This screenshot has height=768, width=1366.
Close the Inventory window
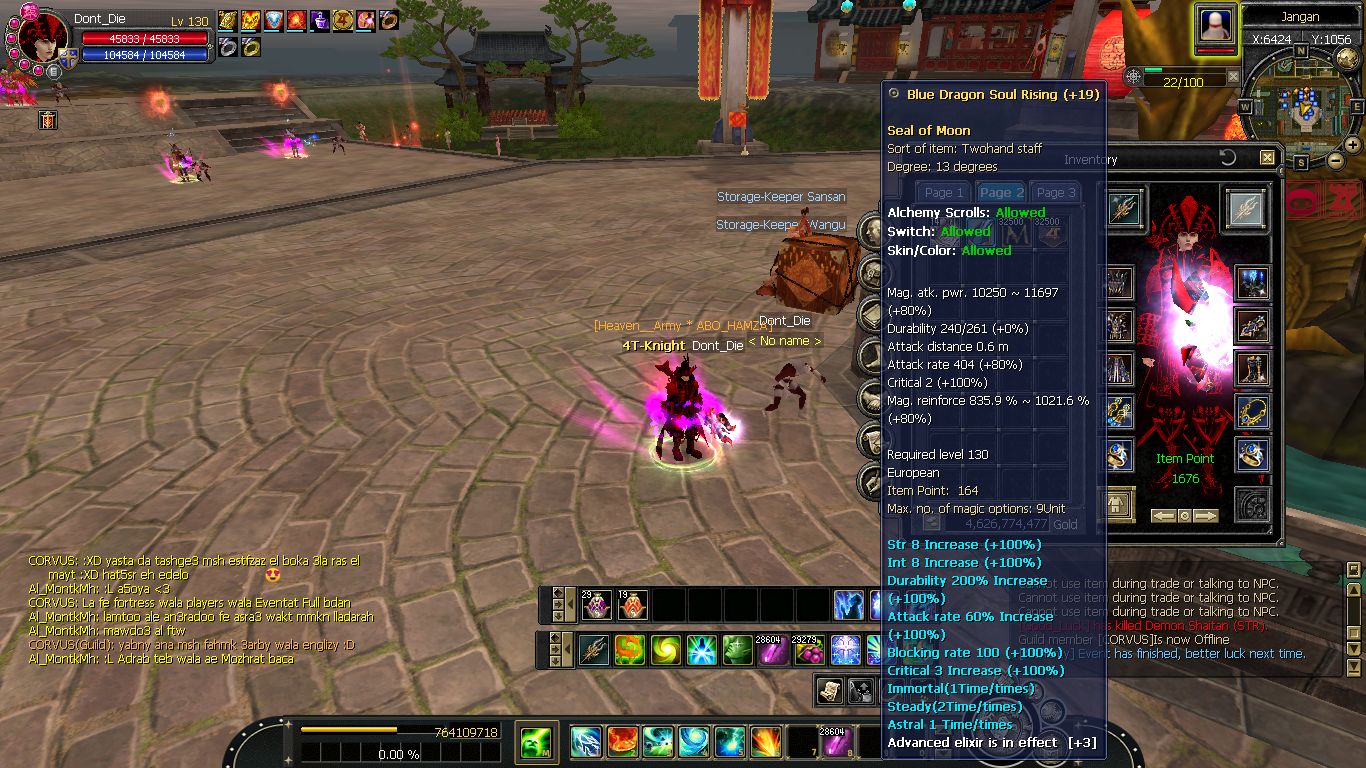(1267, 158)
